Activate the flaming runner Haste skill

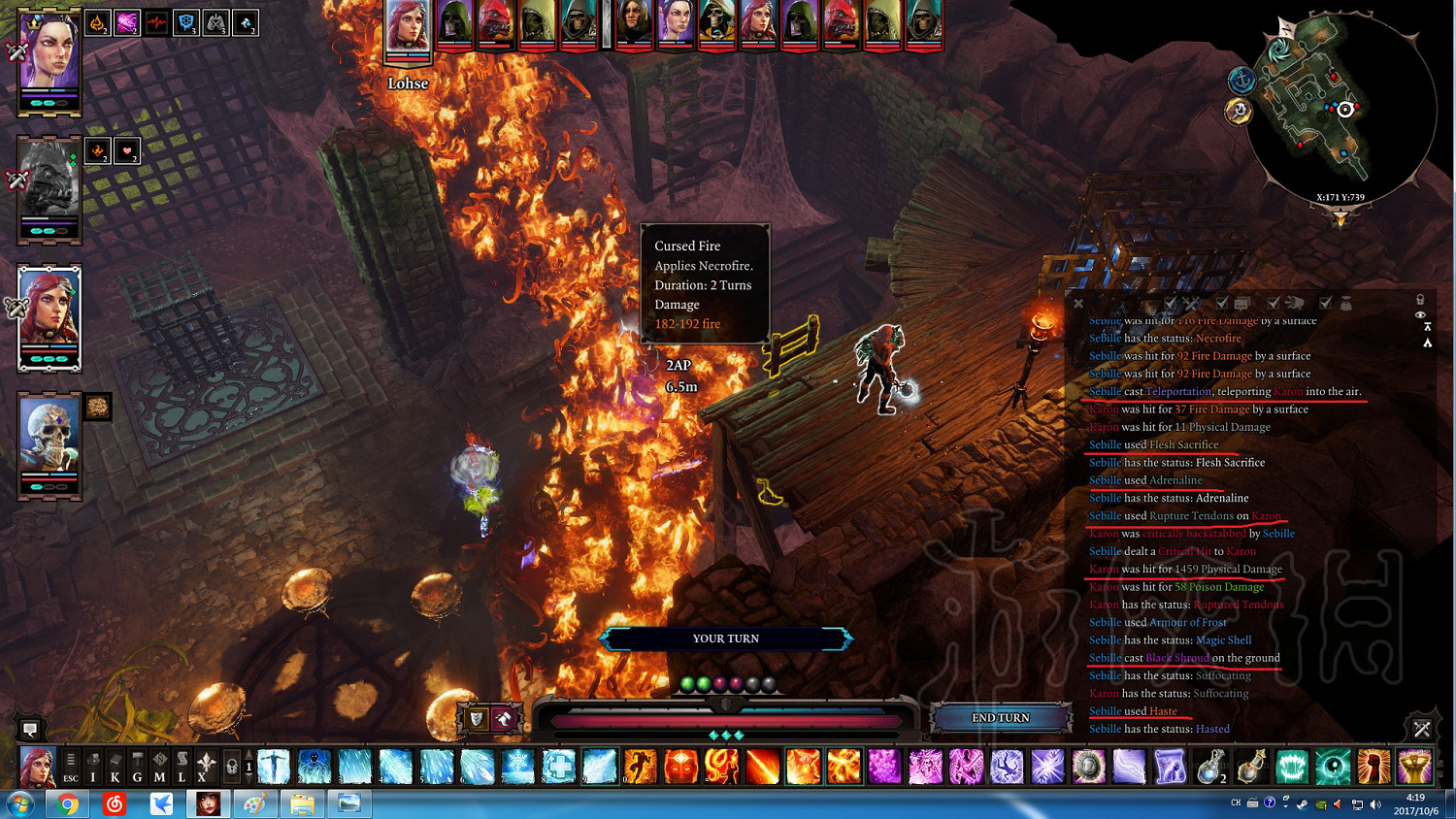pos(641,767)
